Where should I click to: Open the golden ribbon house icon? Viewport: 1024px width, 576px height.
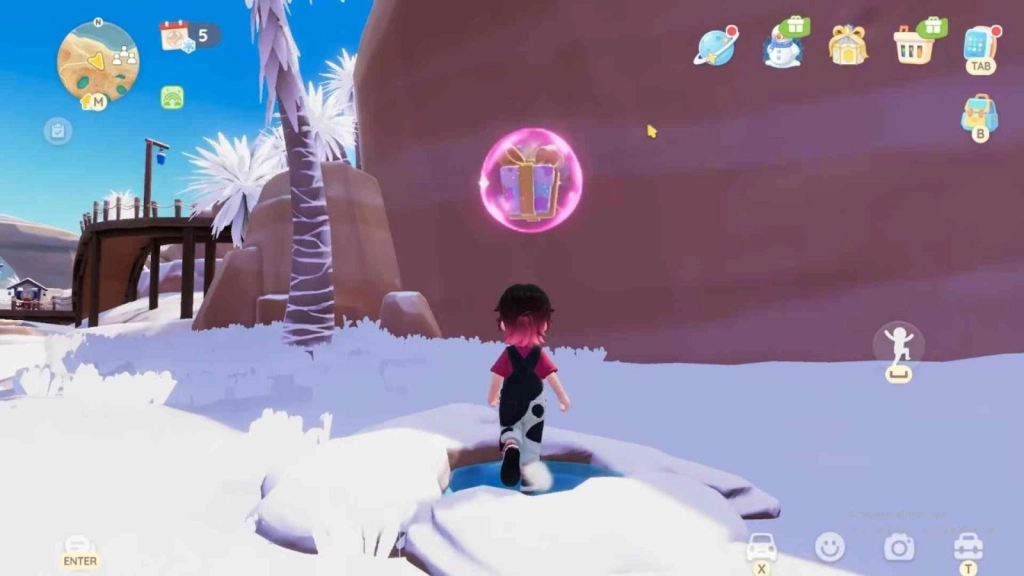[847, 45]
